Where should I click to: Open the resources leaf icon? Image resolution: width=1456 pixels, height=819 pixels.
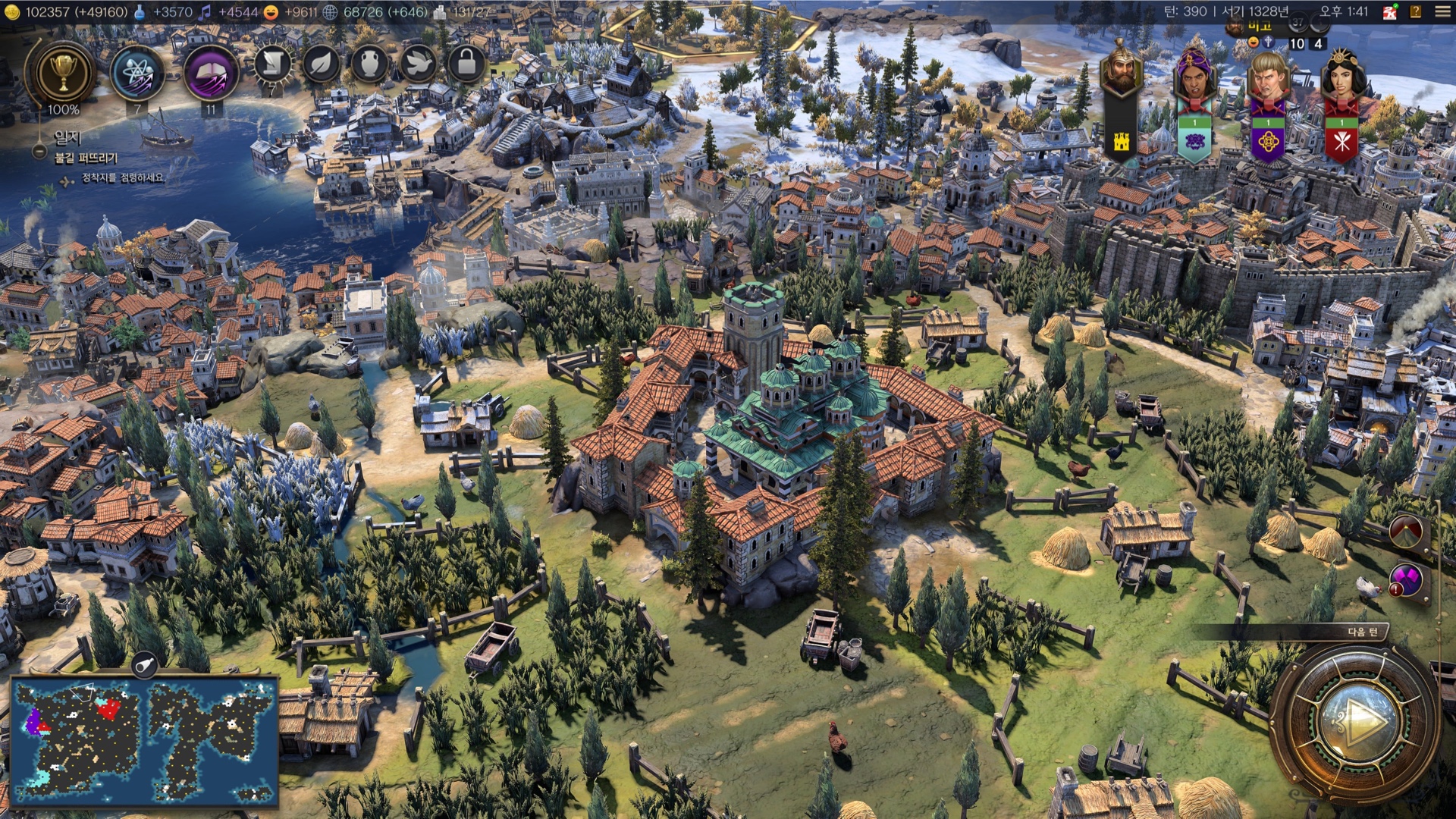(x=321, y=64)
